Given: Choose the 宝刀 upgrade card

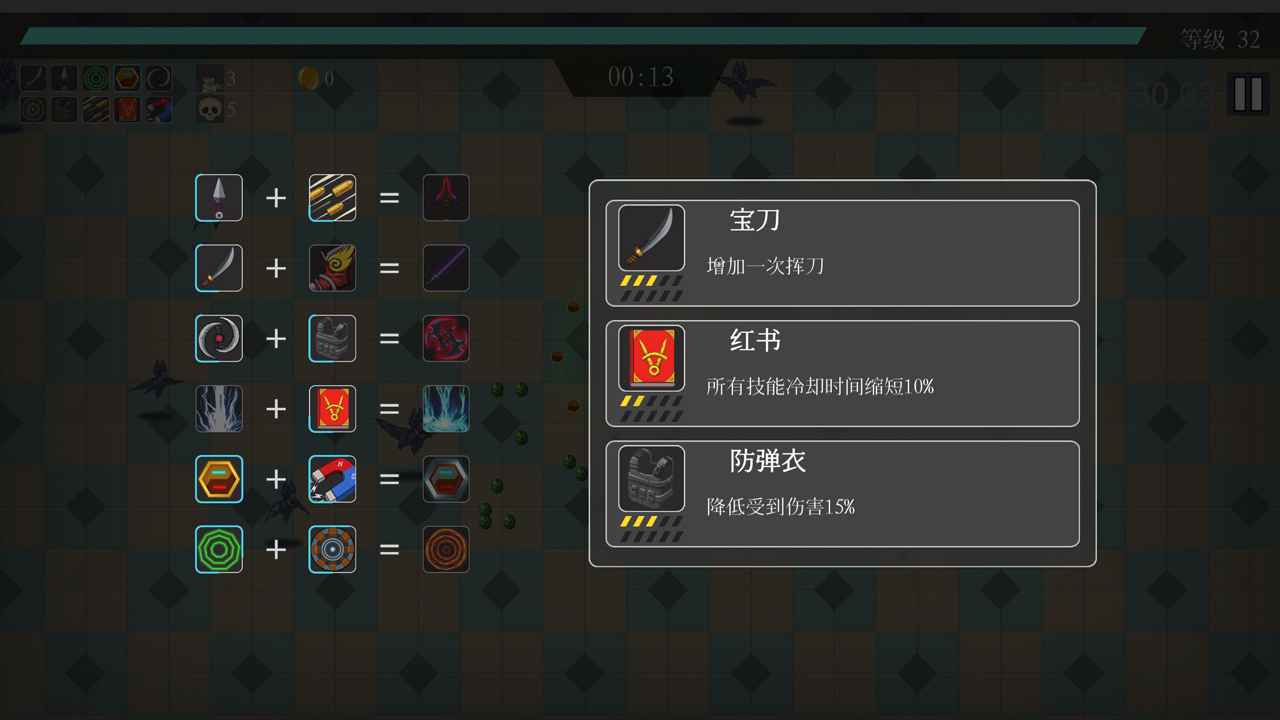Looking at the screenshot, I should [x=842, y=252].
